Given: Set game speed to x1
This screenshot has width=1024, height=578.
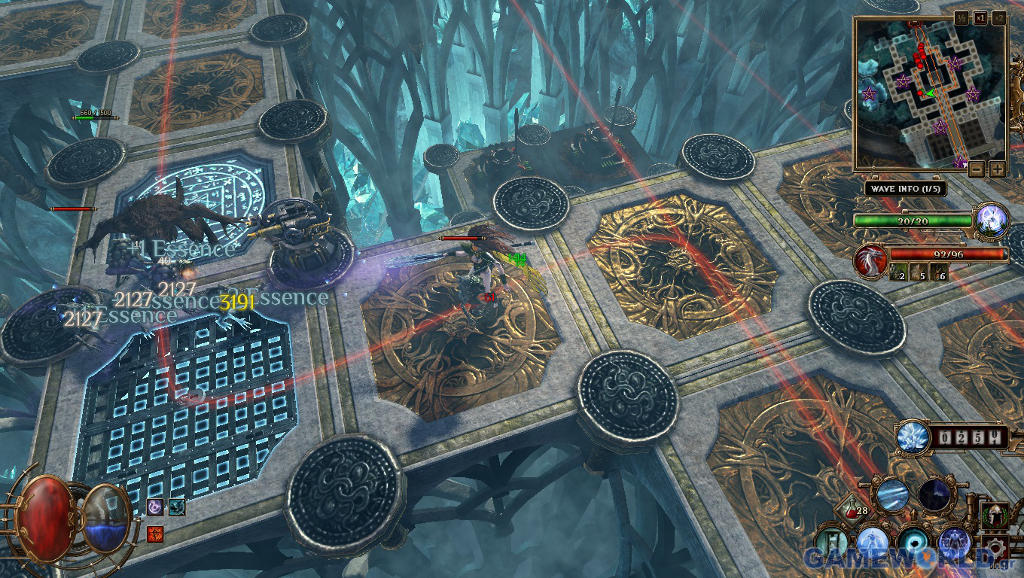Looking at the screenshot, I should (979, 17).
